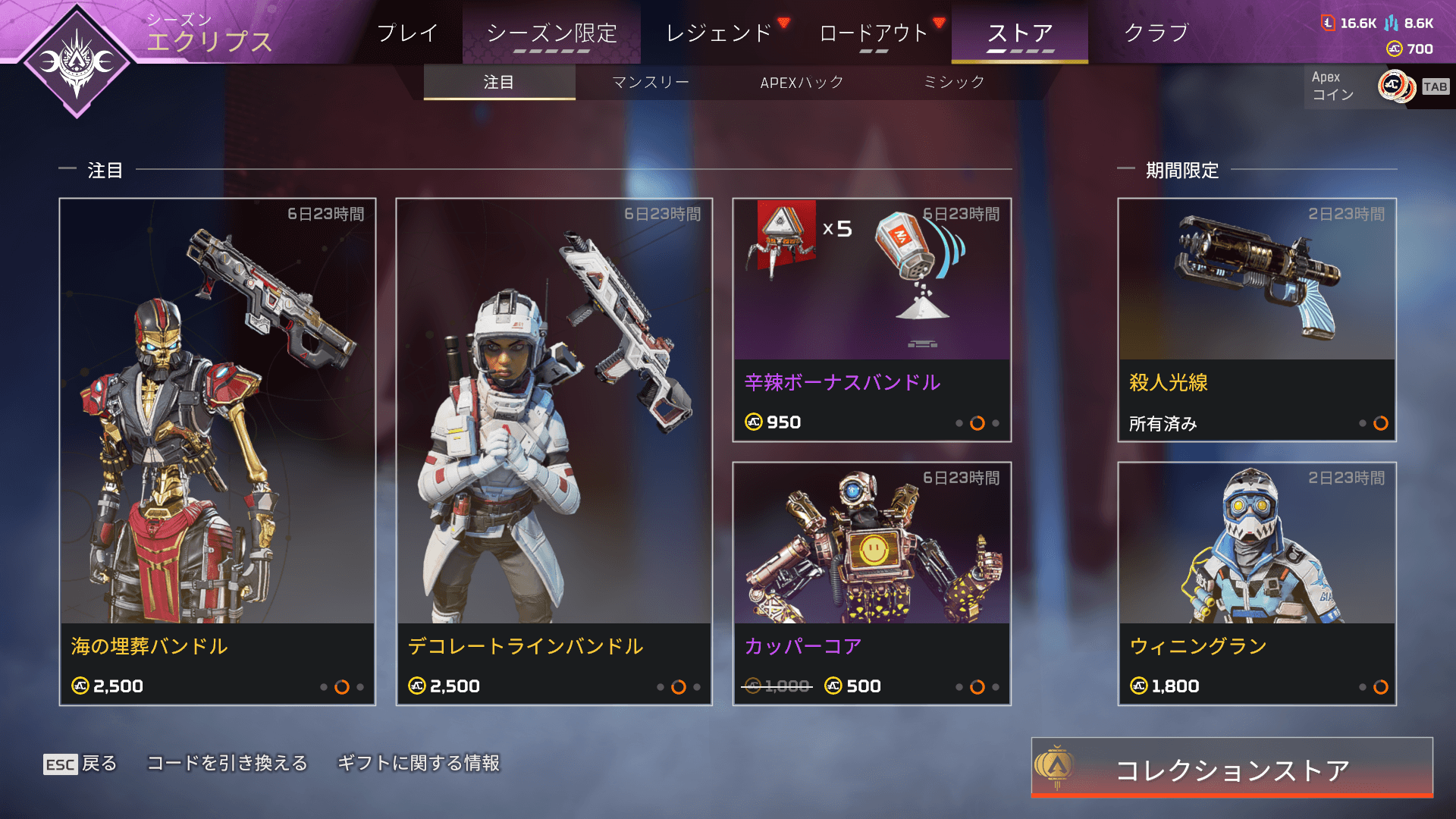
Task: Switch to the マンスリー sub-tab
Action: (651, 82)
